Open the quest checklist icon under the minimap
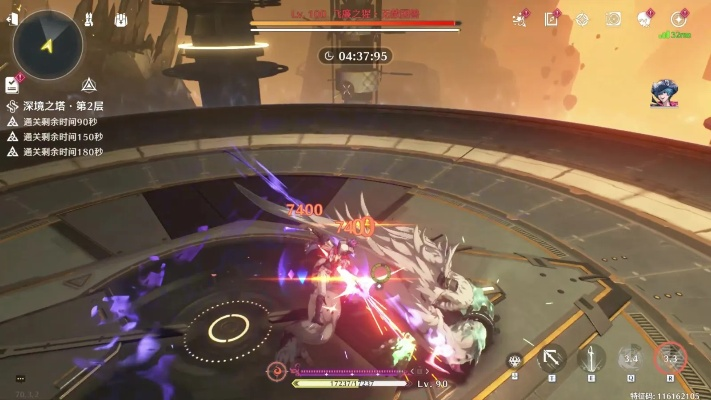711x400 pixels. pos(12,84)
